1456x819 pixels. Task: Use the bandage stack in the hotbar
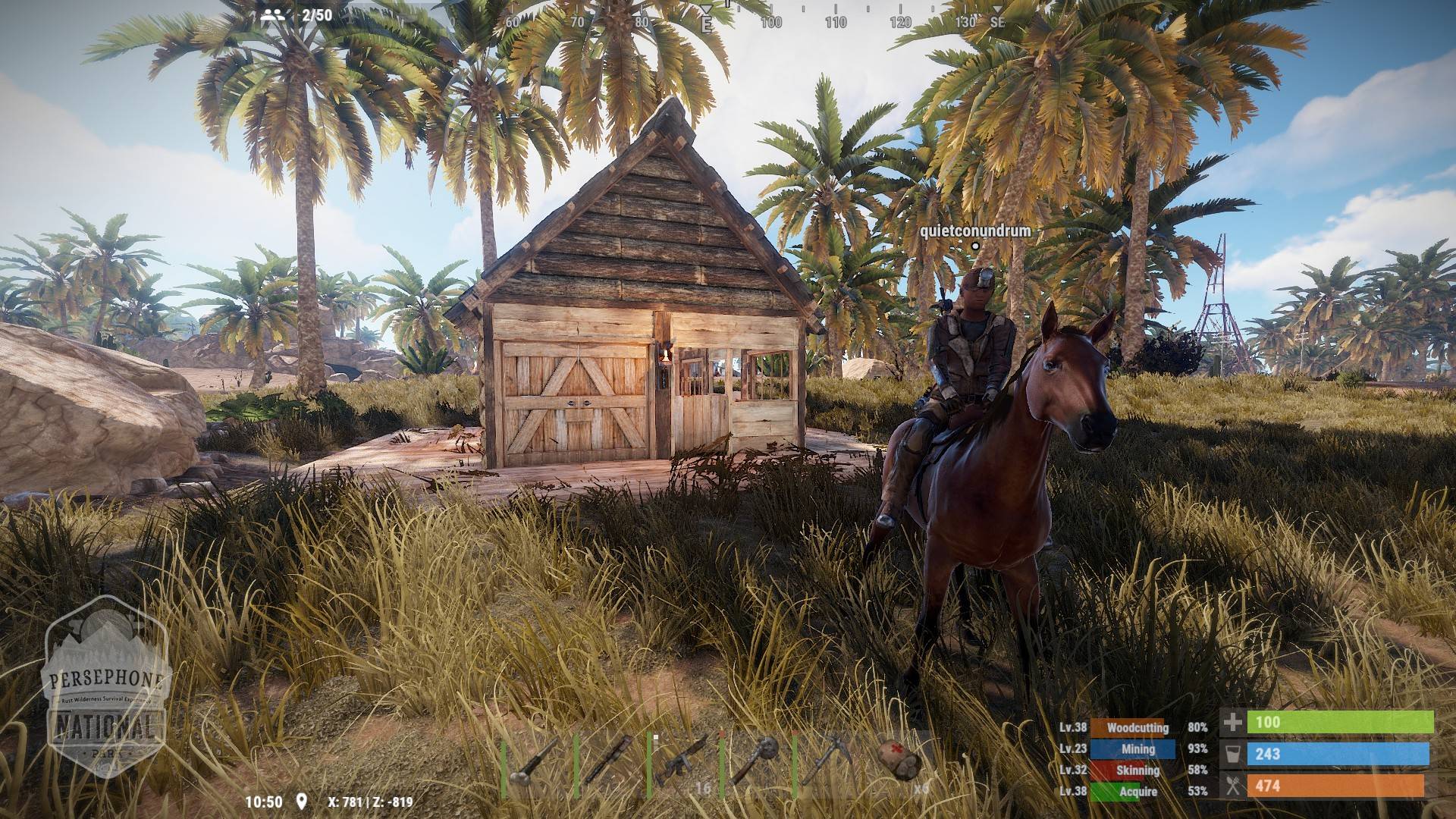coord(899,763)
